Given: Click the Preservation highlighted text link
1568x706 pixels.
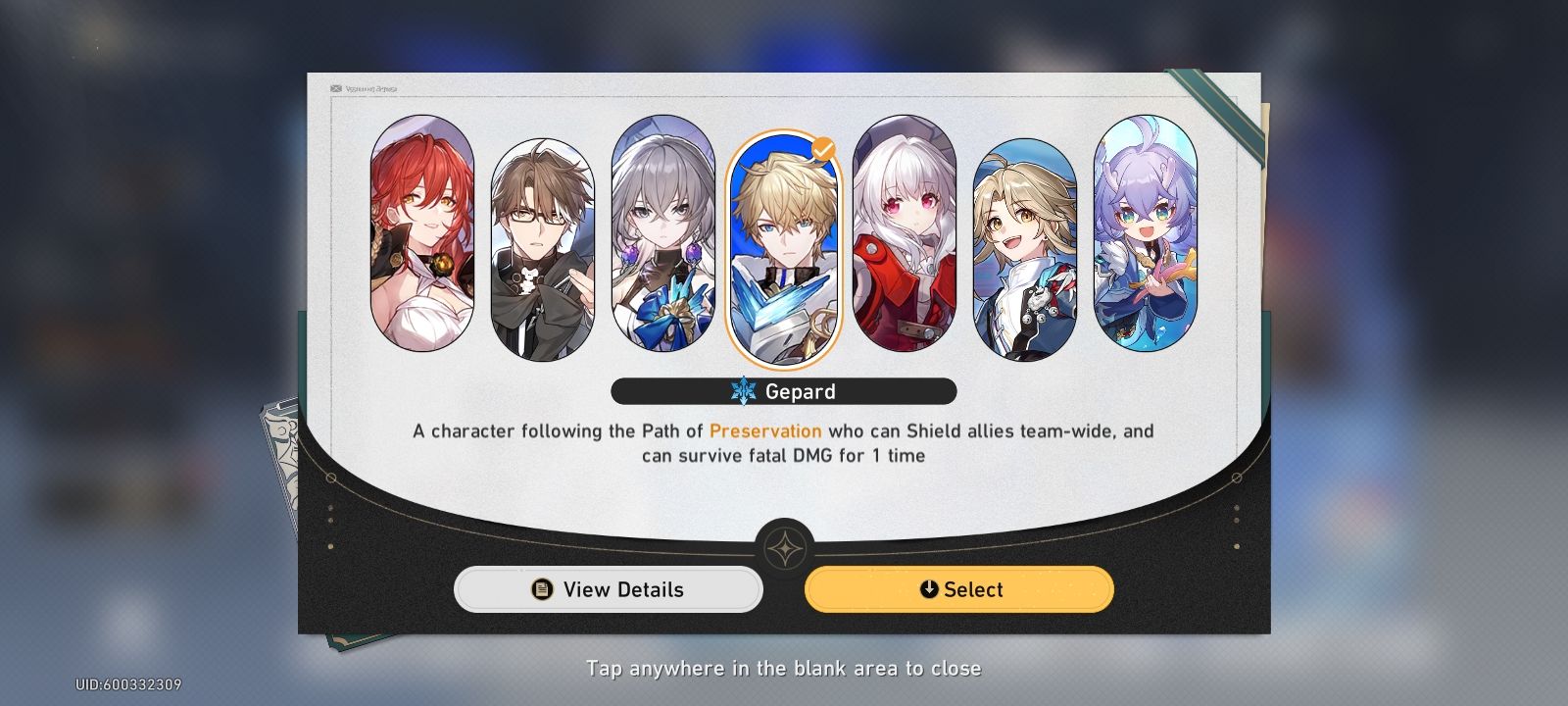Looking at the screenshot, I should [767, 430].
